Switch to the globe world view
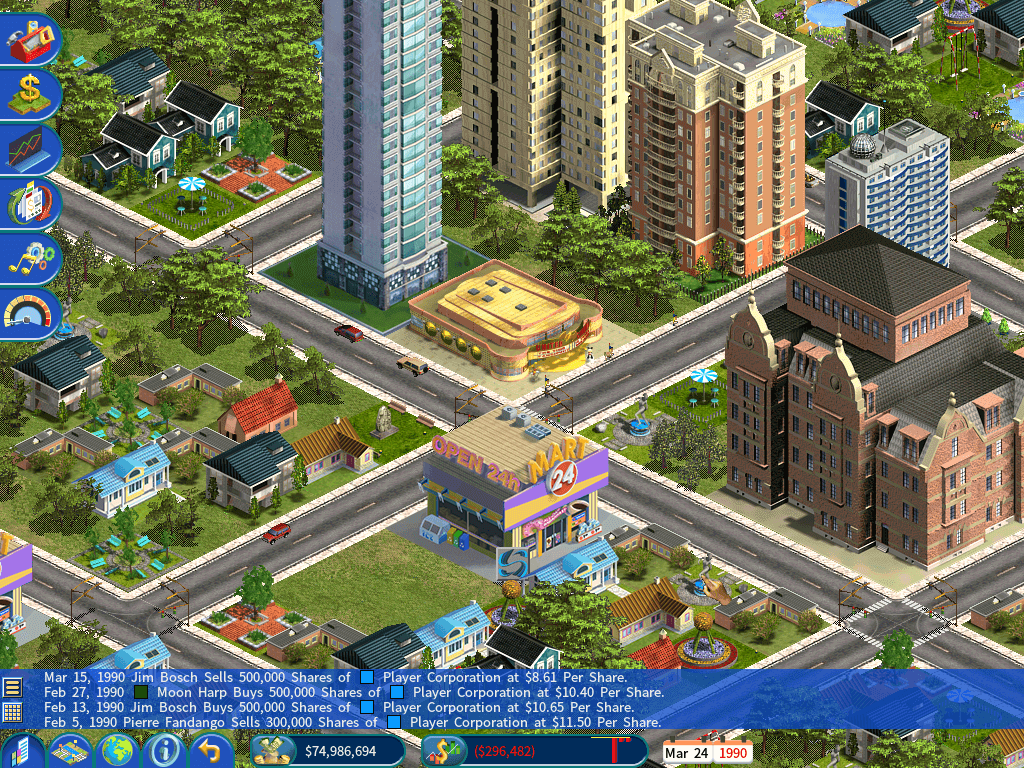Screen dimensions: 1024x768 coord(118,750)
